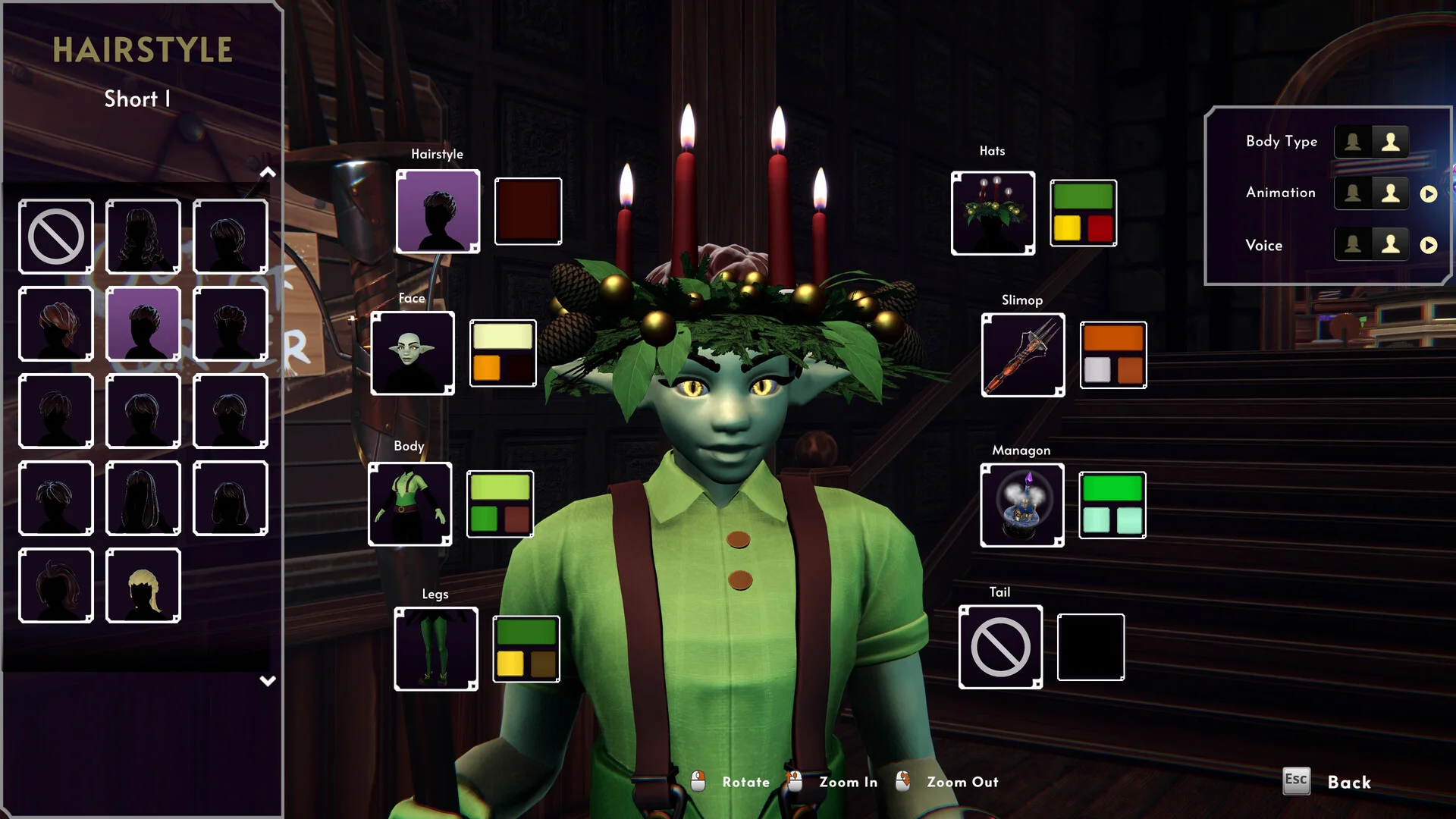The image size is (1456, 819).
Task: Play the Animation preview
Action: (x=1429, y=194)
